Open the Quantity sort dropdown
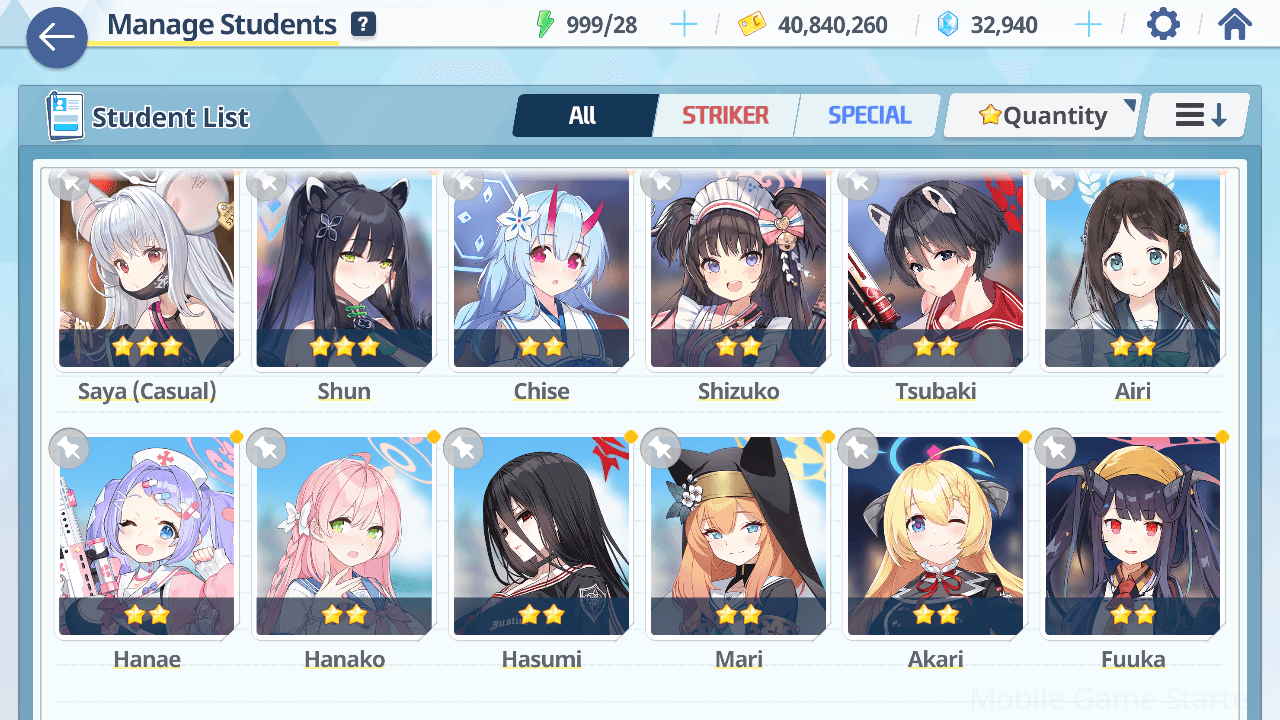Viewport: 1280px width, 720px height. (x=1042, y=116)
